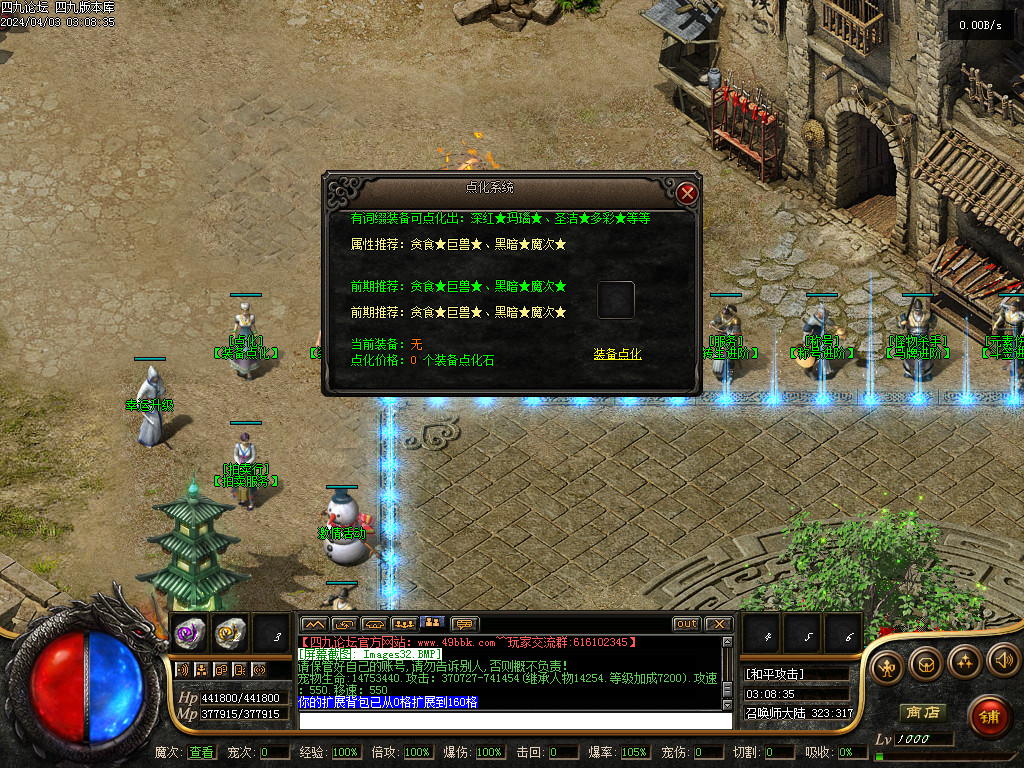Select the mountain-shaped chat tab
Image resolution: width=1024 pixels, height=768 pixels.
314,624
